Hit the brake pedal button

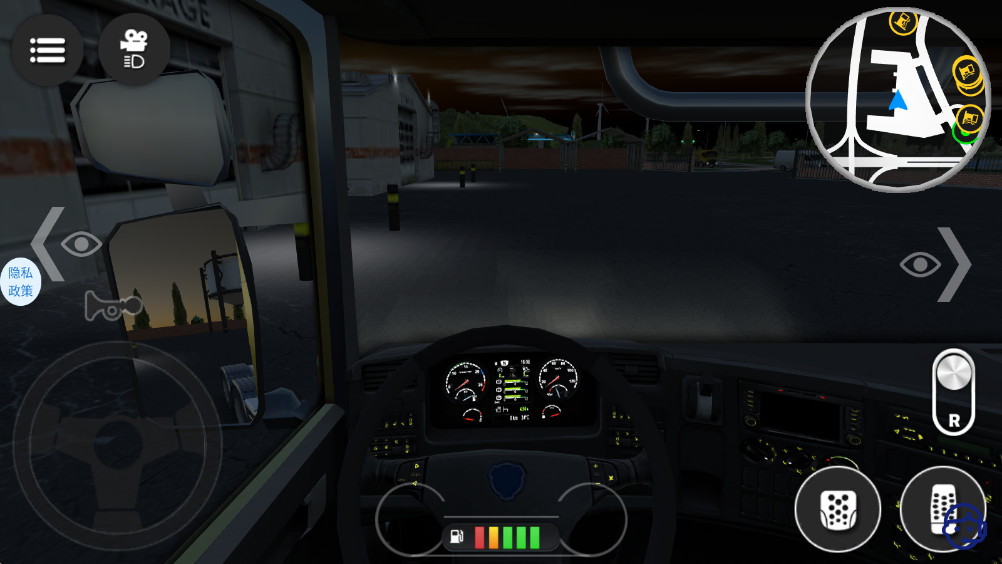coord(837,510)
